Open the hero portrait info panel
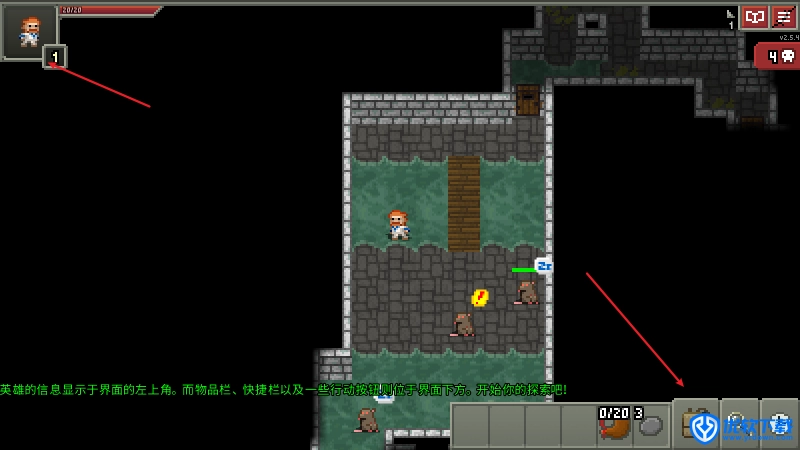Viewport: 800px width, 450px height. point(24,30)
